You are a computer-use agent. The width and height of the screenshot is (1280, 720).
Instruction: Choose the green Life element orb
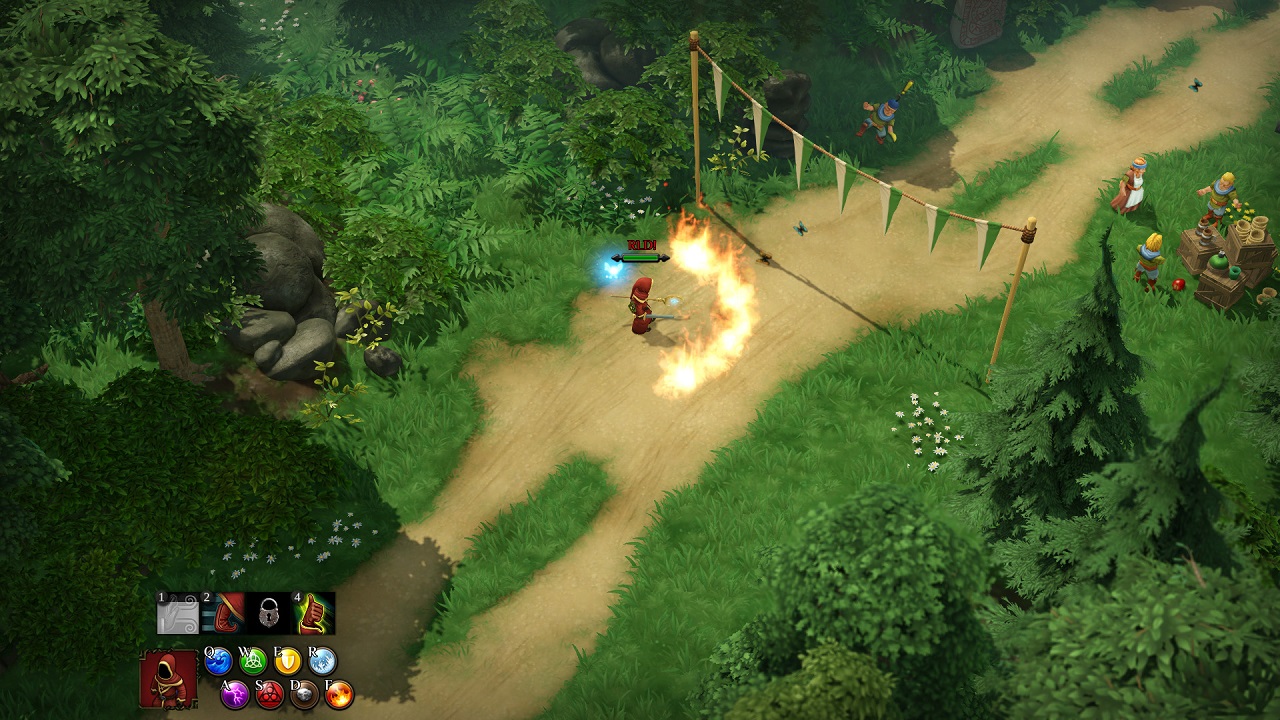[254, 661]
